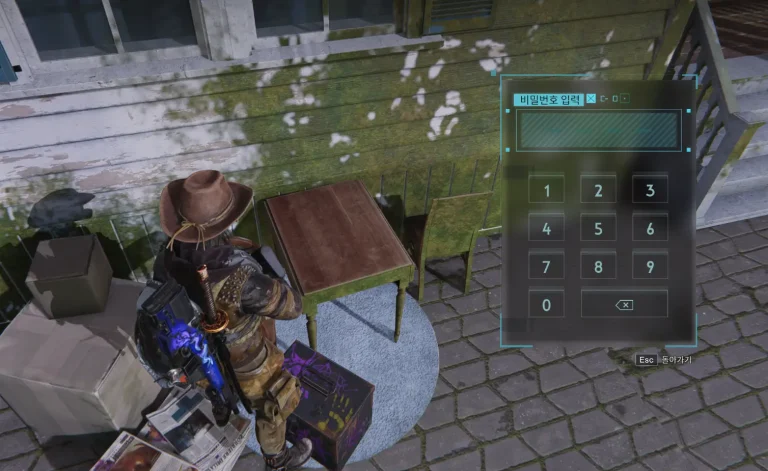Click the password display field
This screenshot has height=471, width=768.
click(x=598, y=131)
